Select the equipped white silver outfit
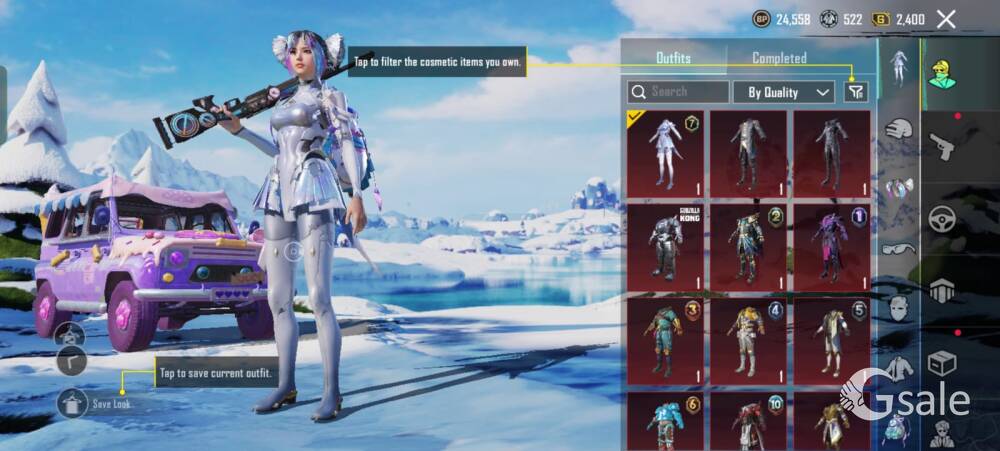The image size is (1000, 451). pyautogui.click(x=665, y=150)
